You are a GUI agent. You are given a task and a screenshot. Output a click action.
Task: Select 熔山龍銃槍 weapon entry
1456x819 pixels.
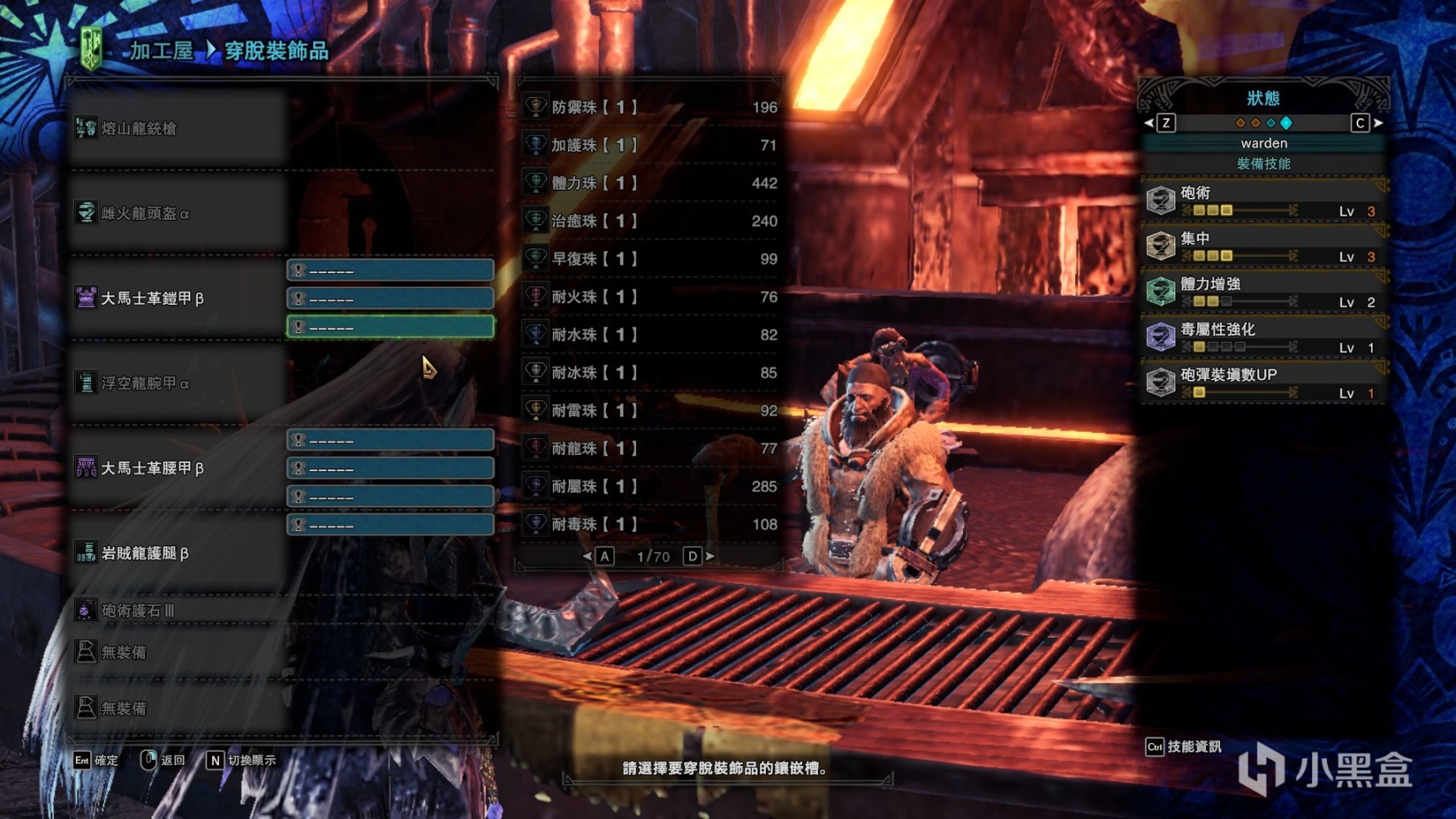139,128
